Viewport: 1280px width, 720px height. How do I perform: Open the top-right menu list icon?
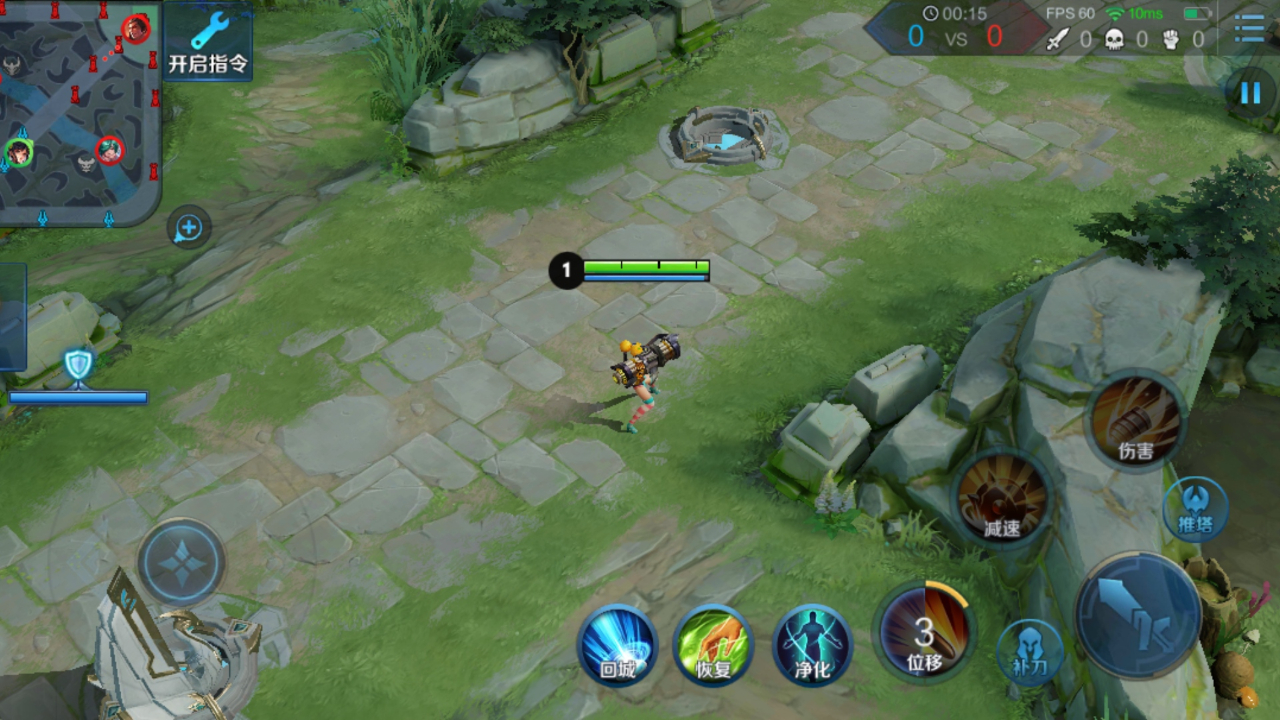(x=1249, y=28)
